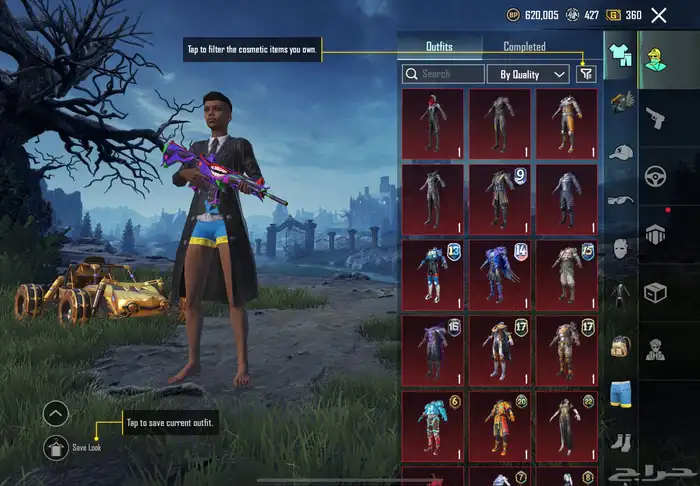The width and height of the screenshot is (700, 486).
Task: Open the steering wheel vehicle section
Action: [x=656, y=175]
